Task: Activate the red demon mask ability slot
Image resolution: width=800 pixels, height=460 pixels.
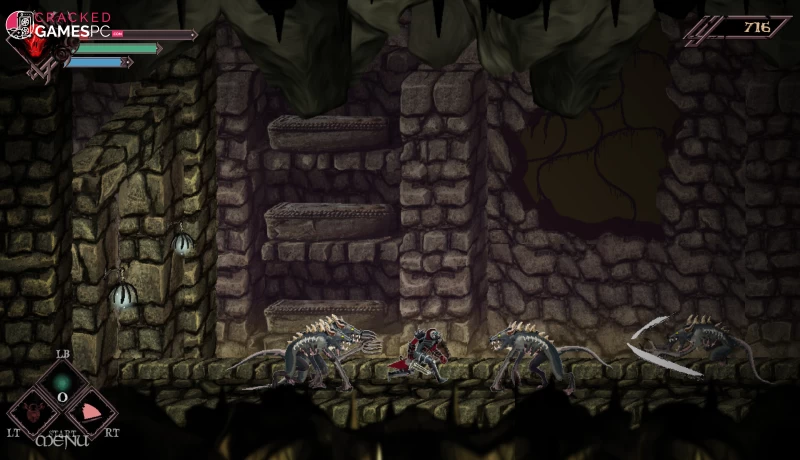Action: pos(32,411)
